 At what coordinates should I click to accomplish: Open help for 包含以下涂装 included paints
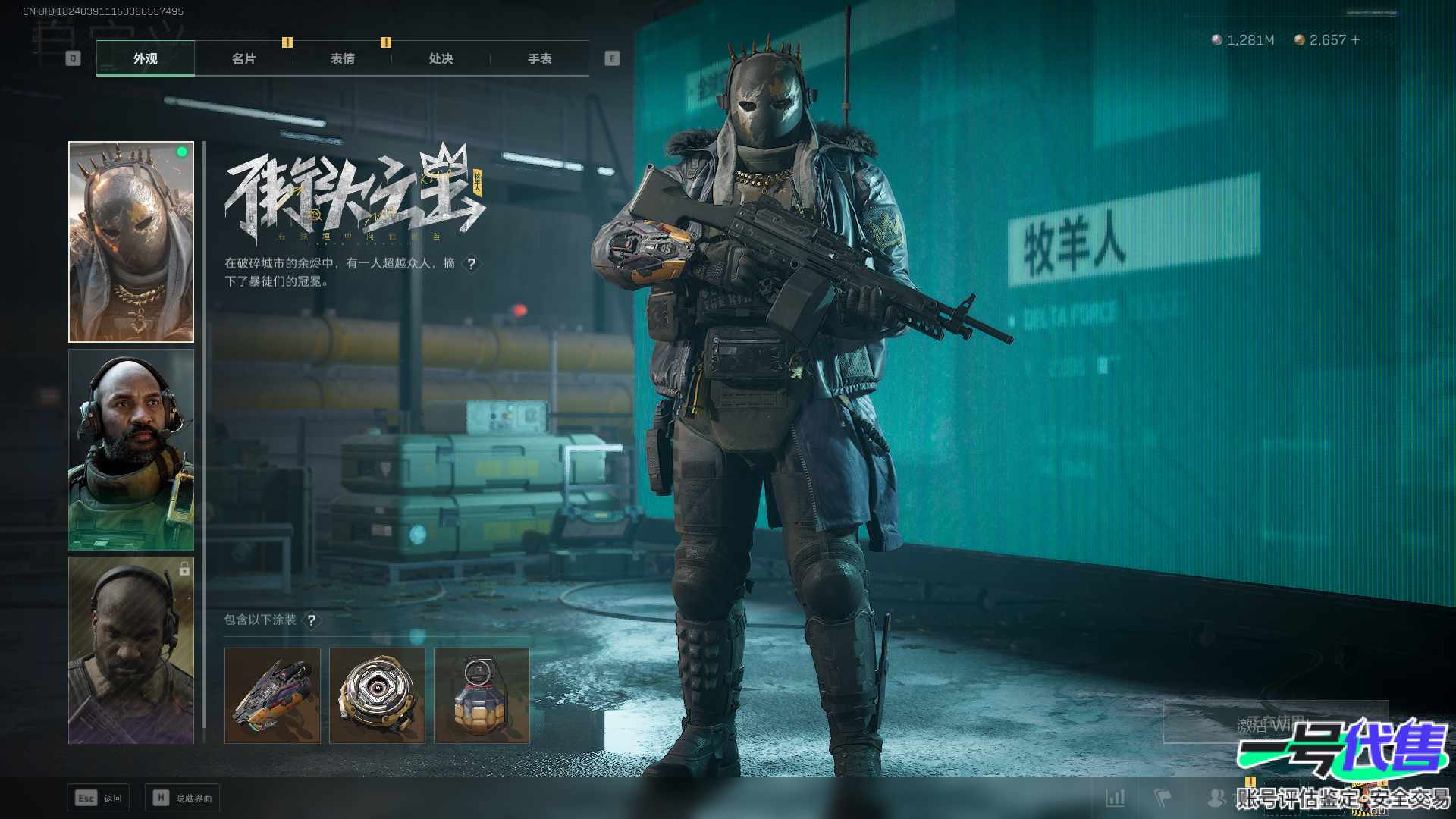tap(311, 620)
